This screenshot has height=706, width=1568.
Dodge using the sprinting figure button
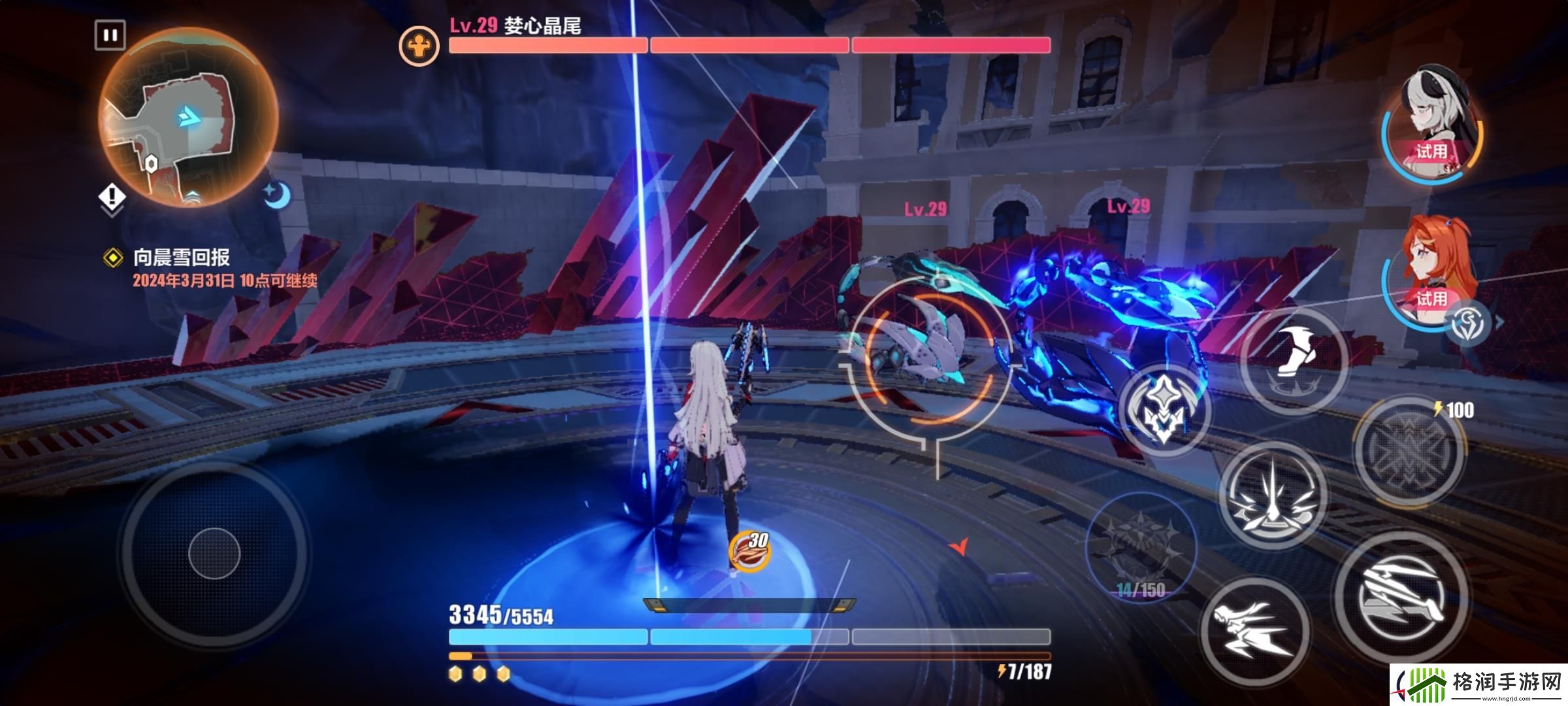click(1254, 631)
